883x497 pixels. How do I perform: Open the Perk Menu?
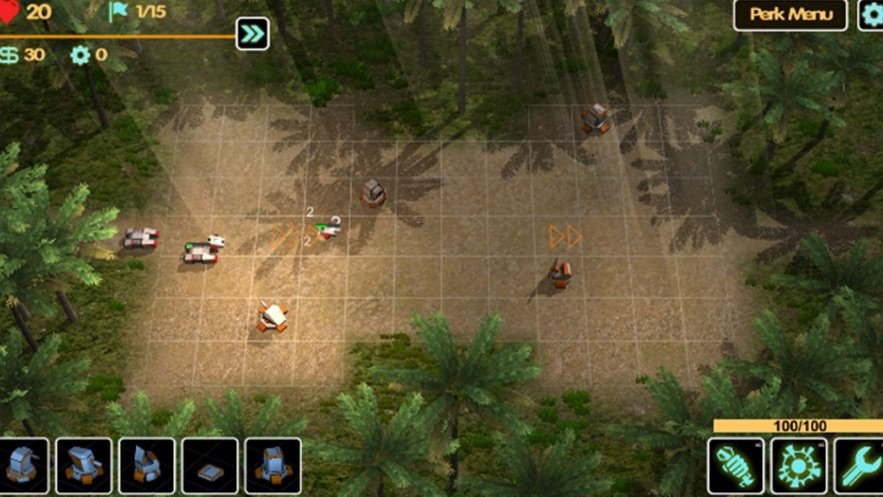pyautogui.click(x=790, y=15)
